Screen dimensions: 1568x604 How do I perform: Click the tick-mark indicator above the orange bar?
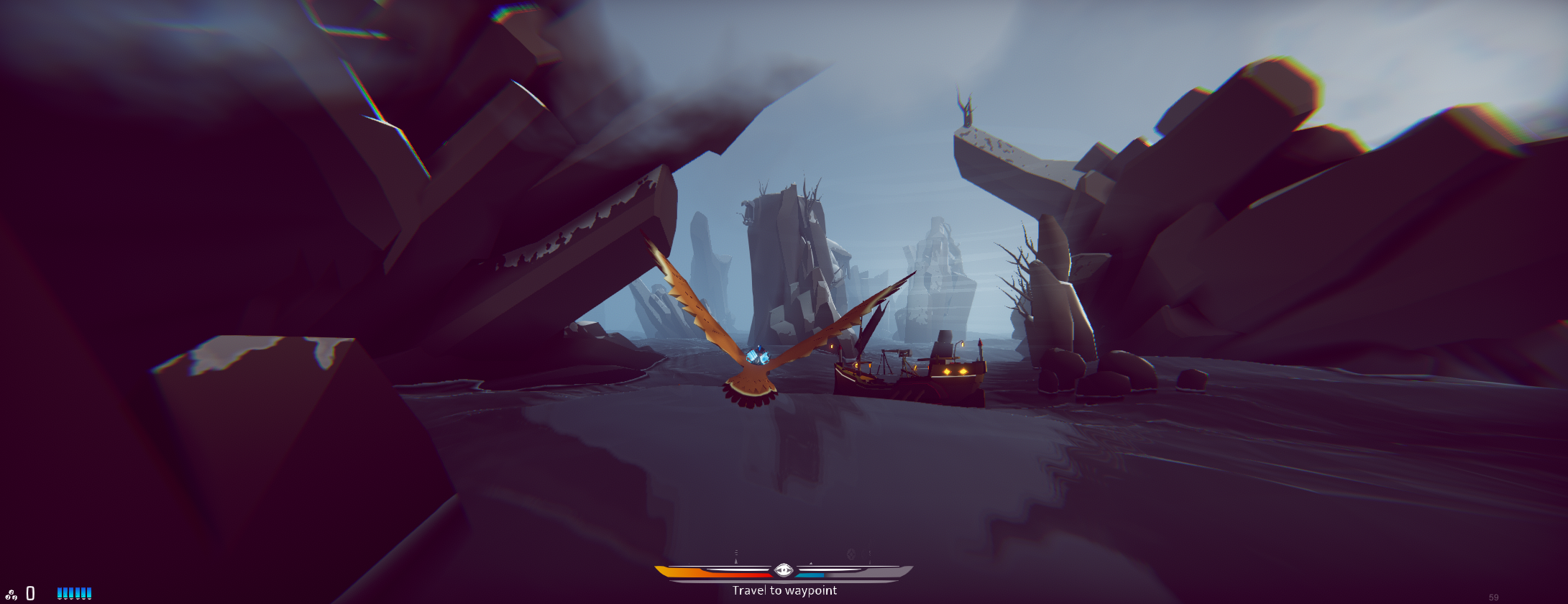pyautogui.click(x=736, y=552)
